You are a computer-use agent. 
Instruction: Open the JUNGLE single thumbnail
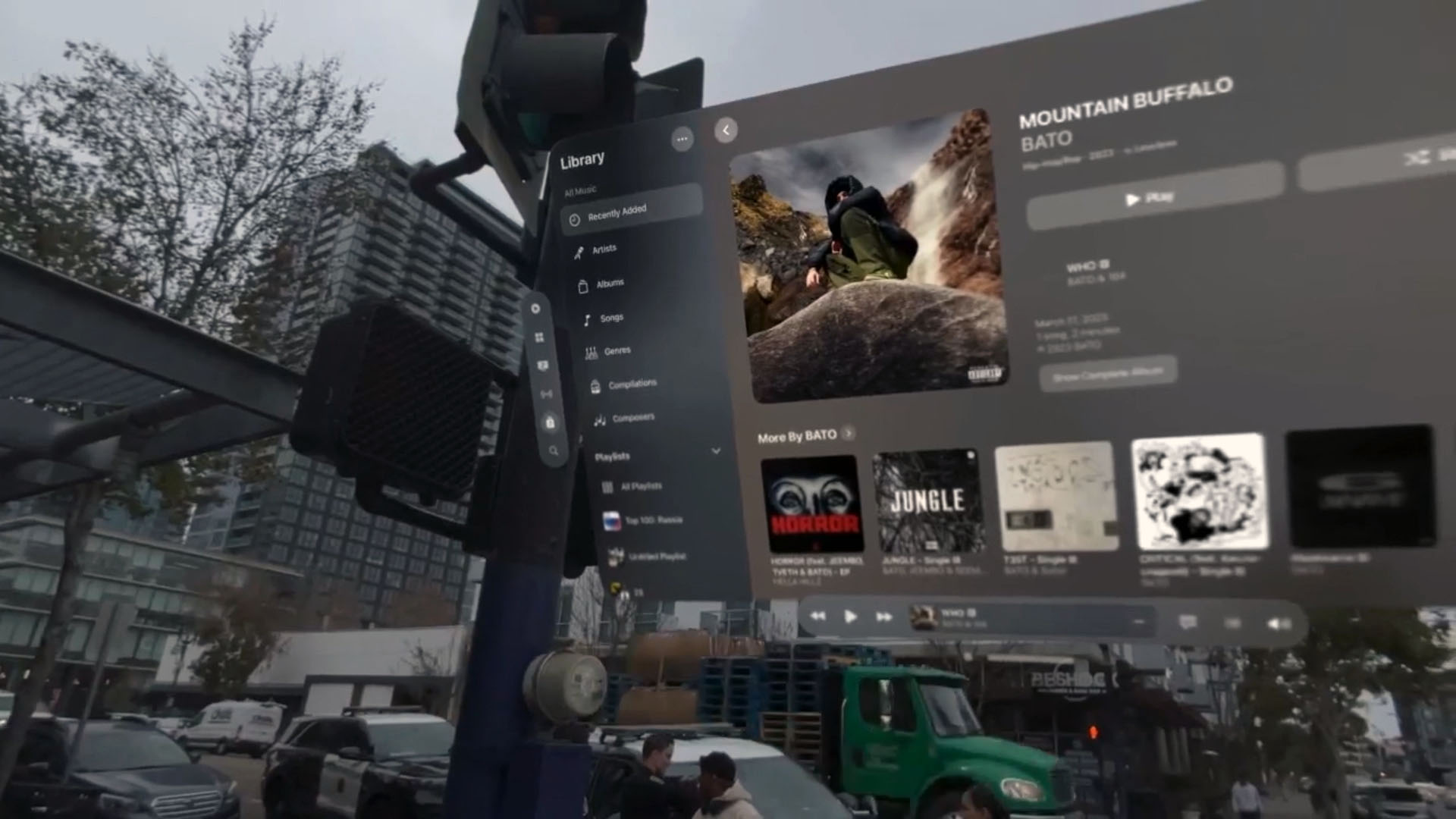coord(926,500)
